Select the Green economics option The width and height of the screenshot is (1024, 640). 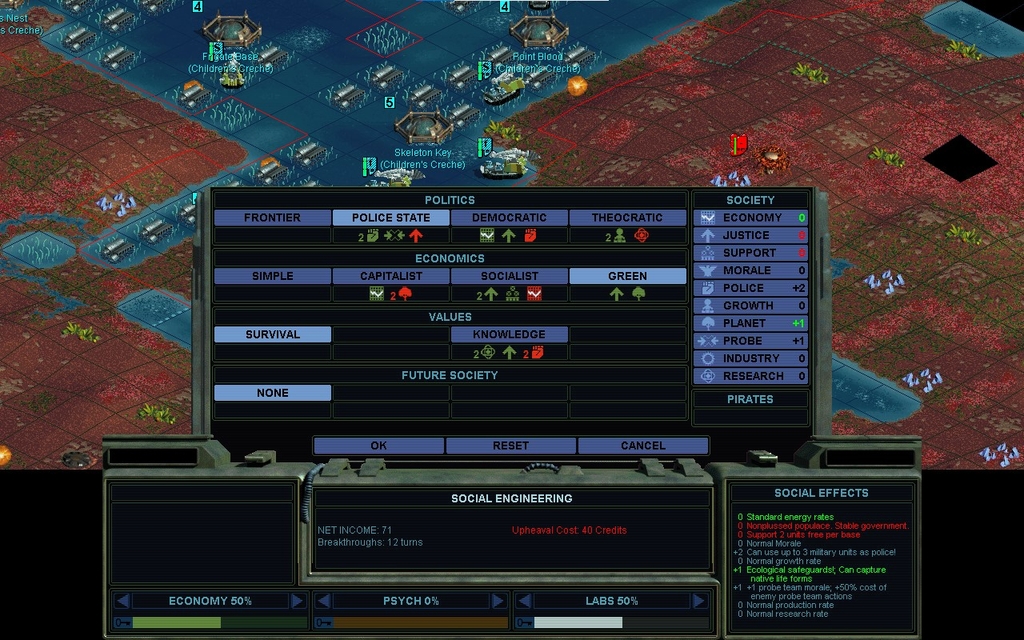(627, 276)
